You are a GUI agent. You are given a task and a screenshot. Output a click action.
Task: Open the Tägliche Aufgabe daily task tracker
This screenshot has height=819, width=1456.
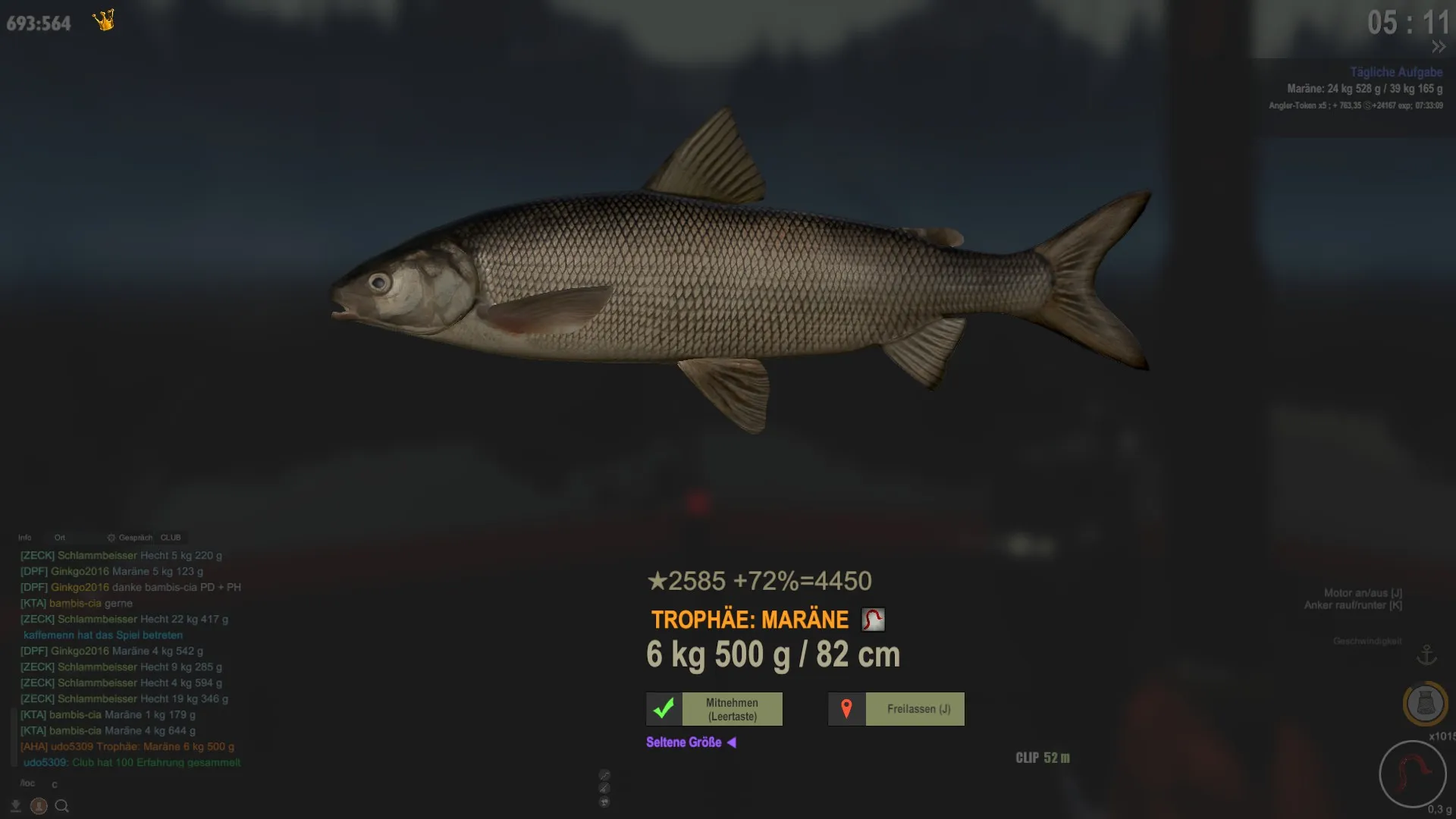1395,72
